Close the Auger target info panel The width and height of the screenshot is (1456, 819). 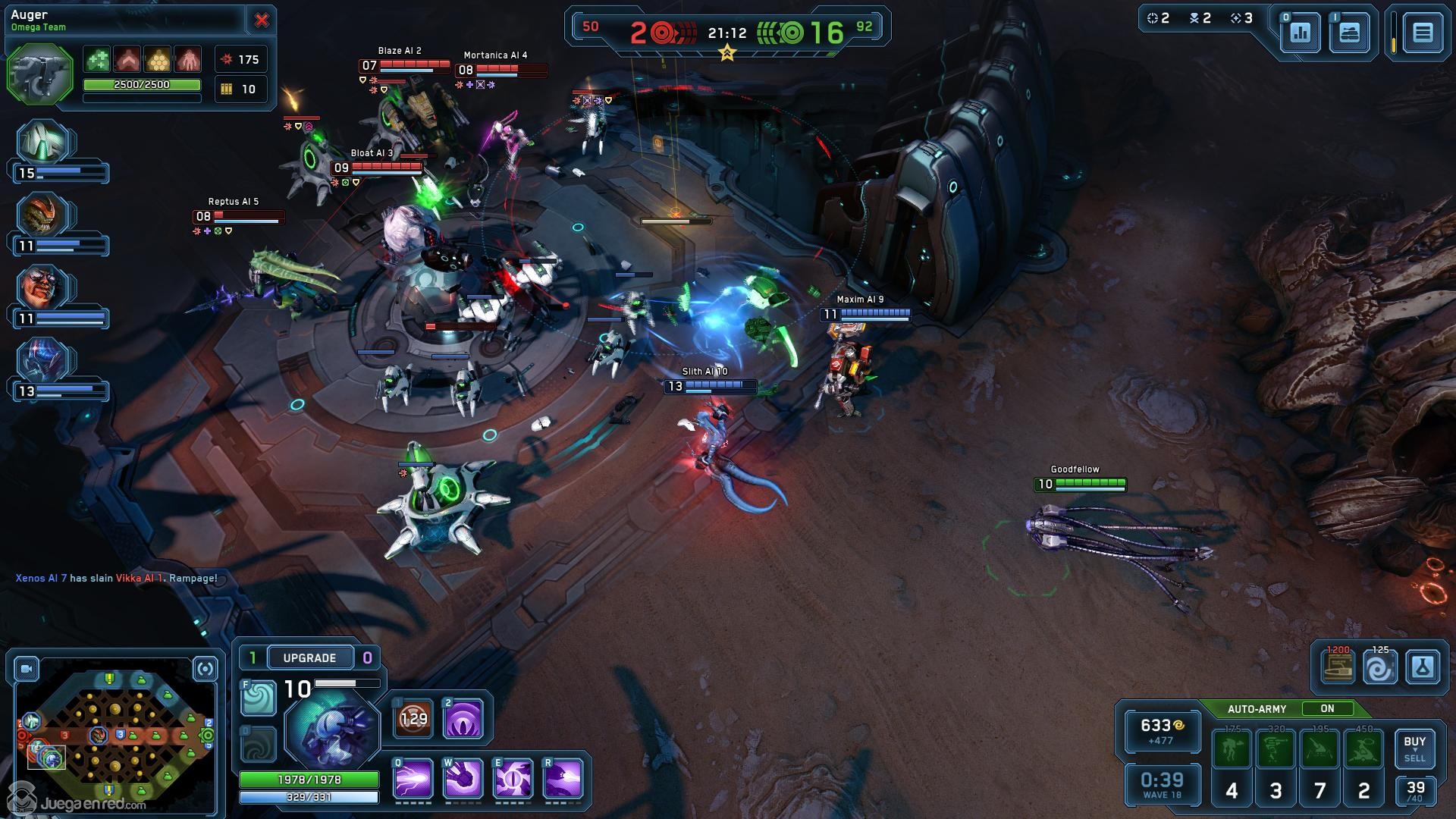tap(262, 20)
